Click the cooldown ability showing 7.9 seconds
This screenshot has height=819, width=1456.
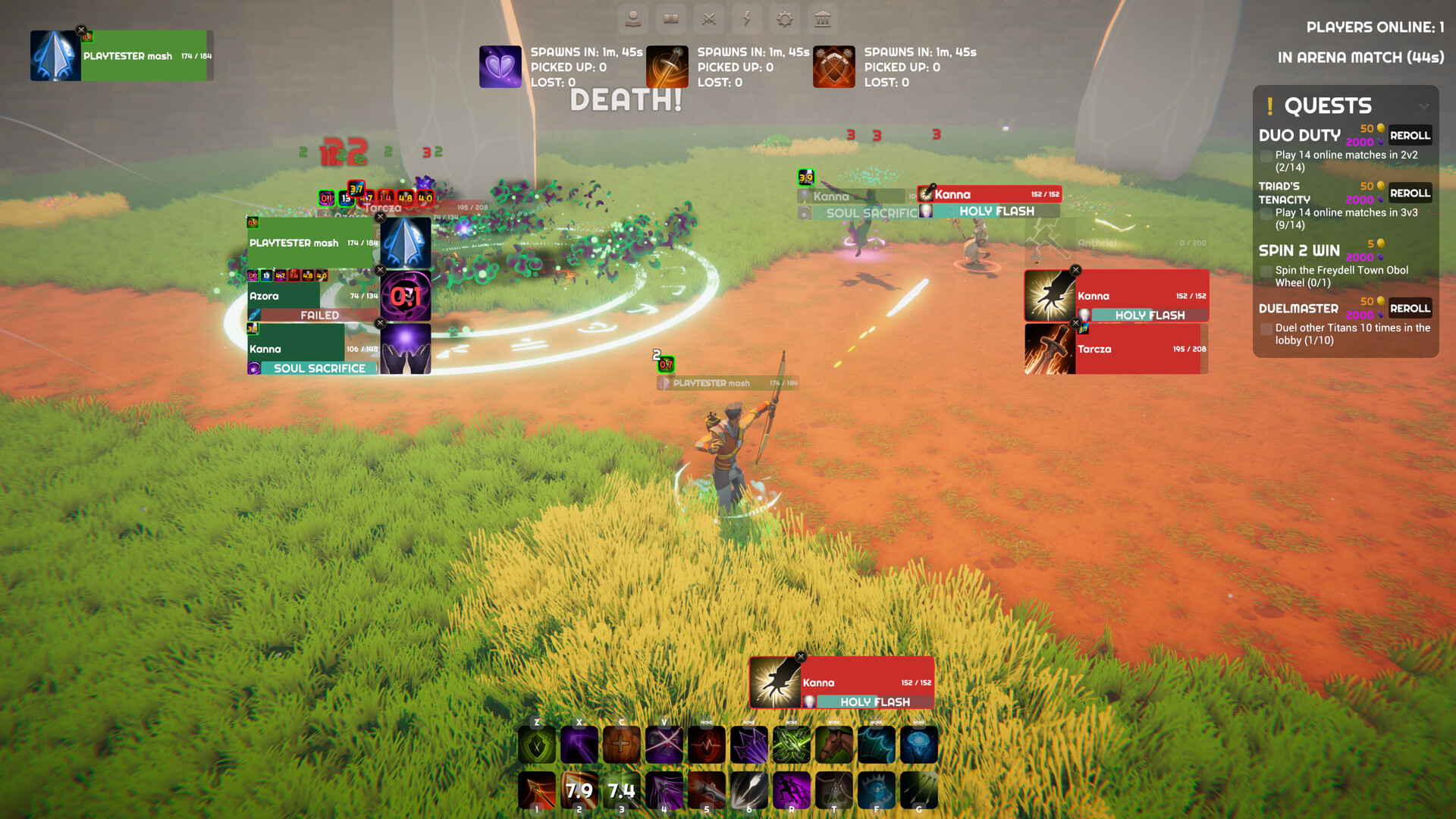tap(579, 790)
